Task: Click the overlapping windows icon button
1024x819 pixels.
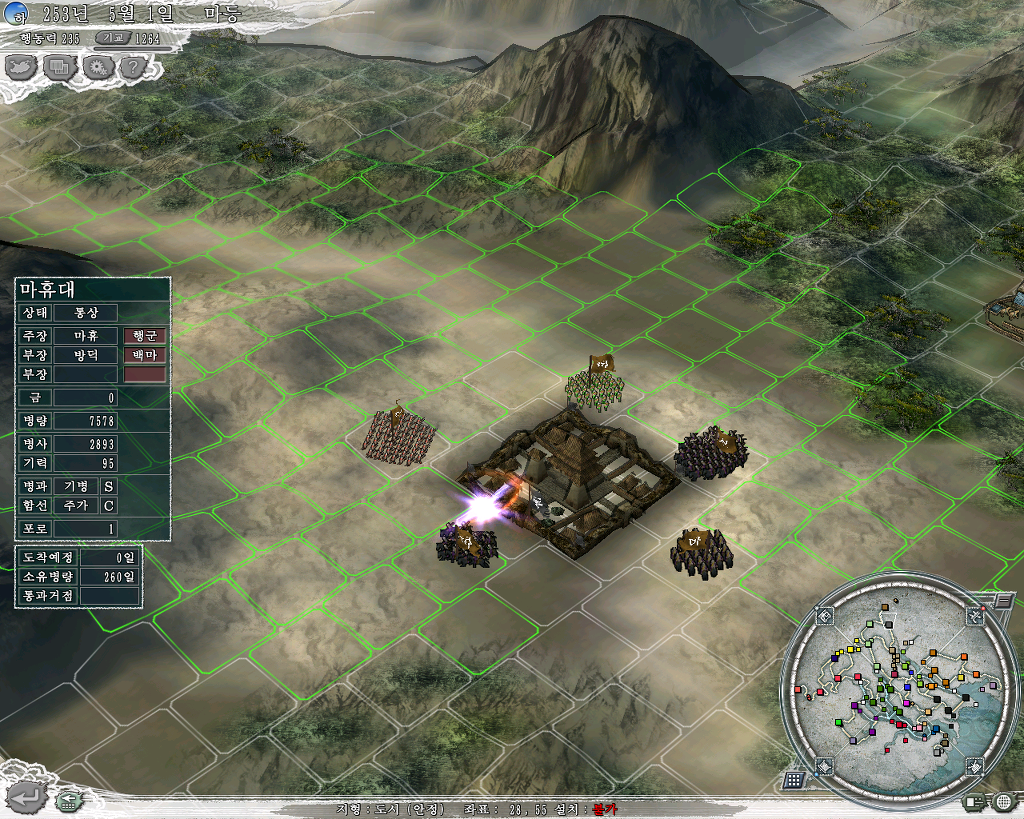Action: point(59,67)
